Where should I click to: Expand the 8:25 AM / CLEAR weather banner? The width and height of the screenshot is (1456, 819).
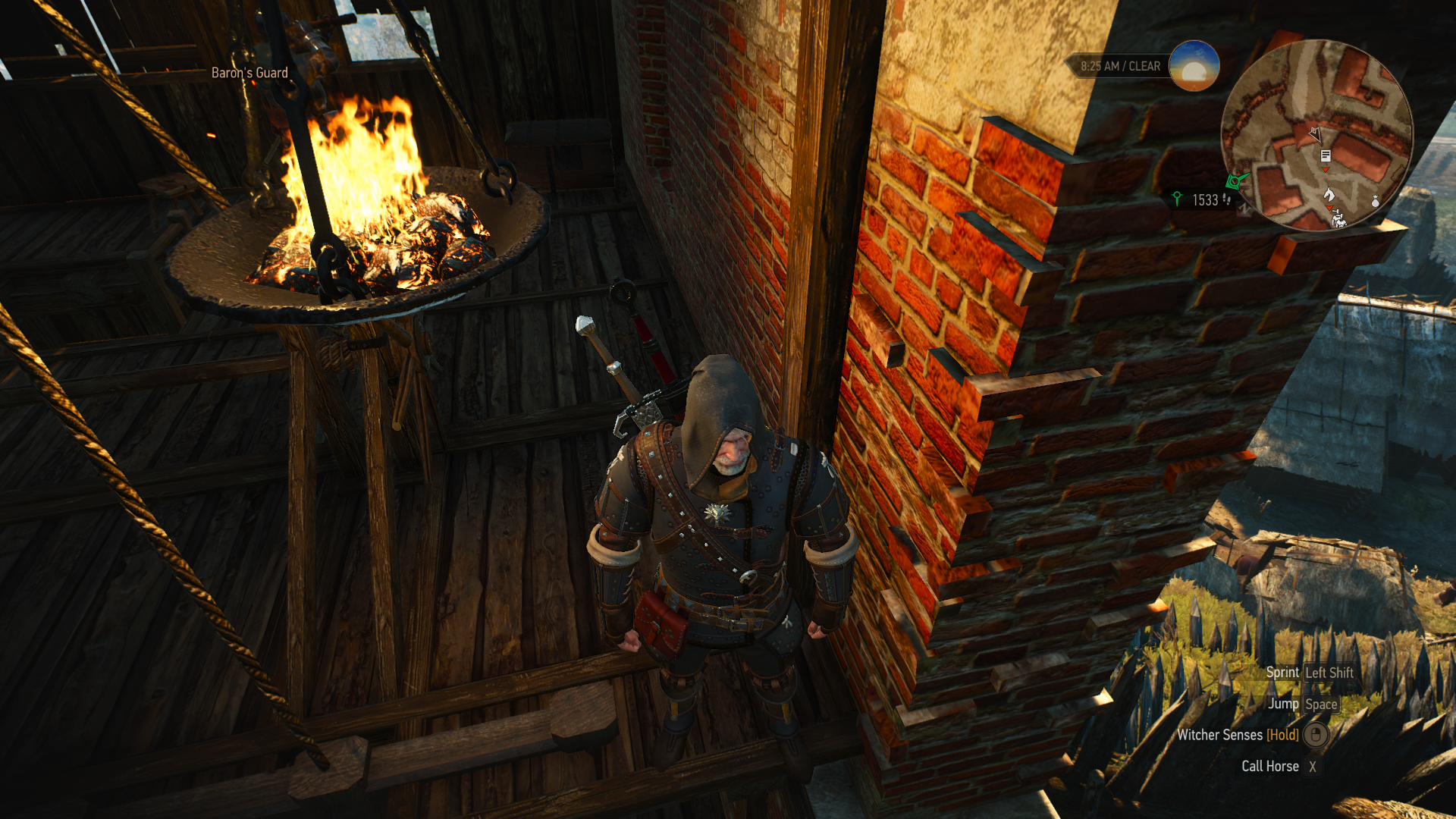1120,66
